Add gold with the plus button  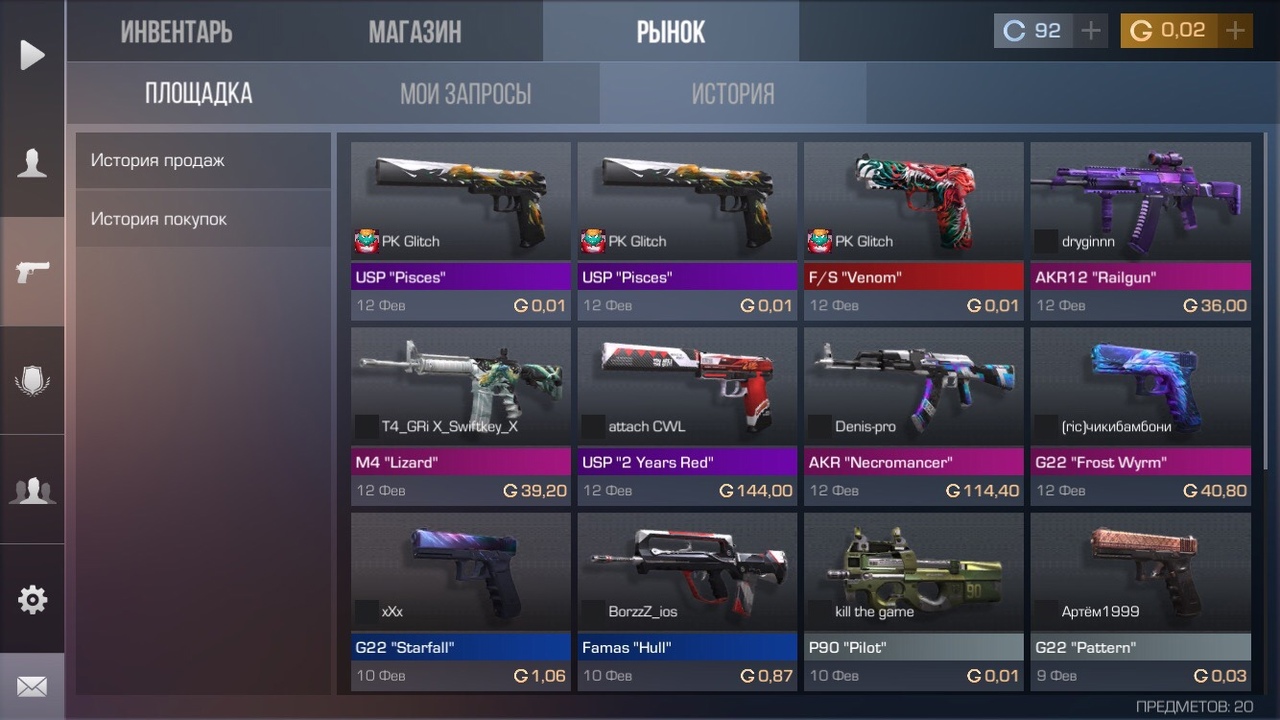point(1236,31)
